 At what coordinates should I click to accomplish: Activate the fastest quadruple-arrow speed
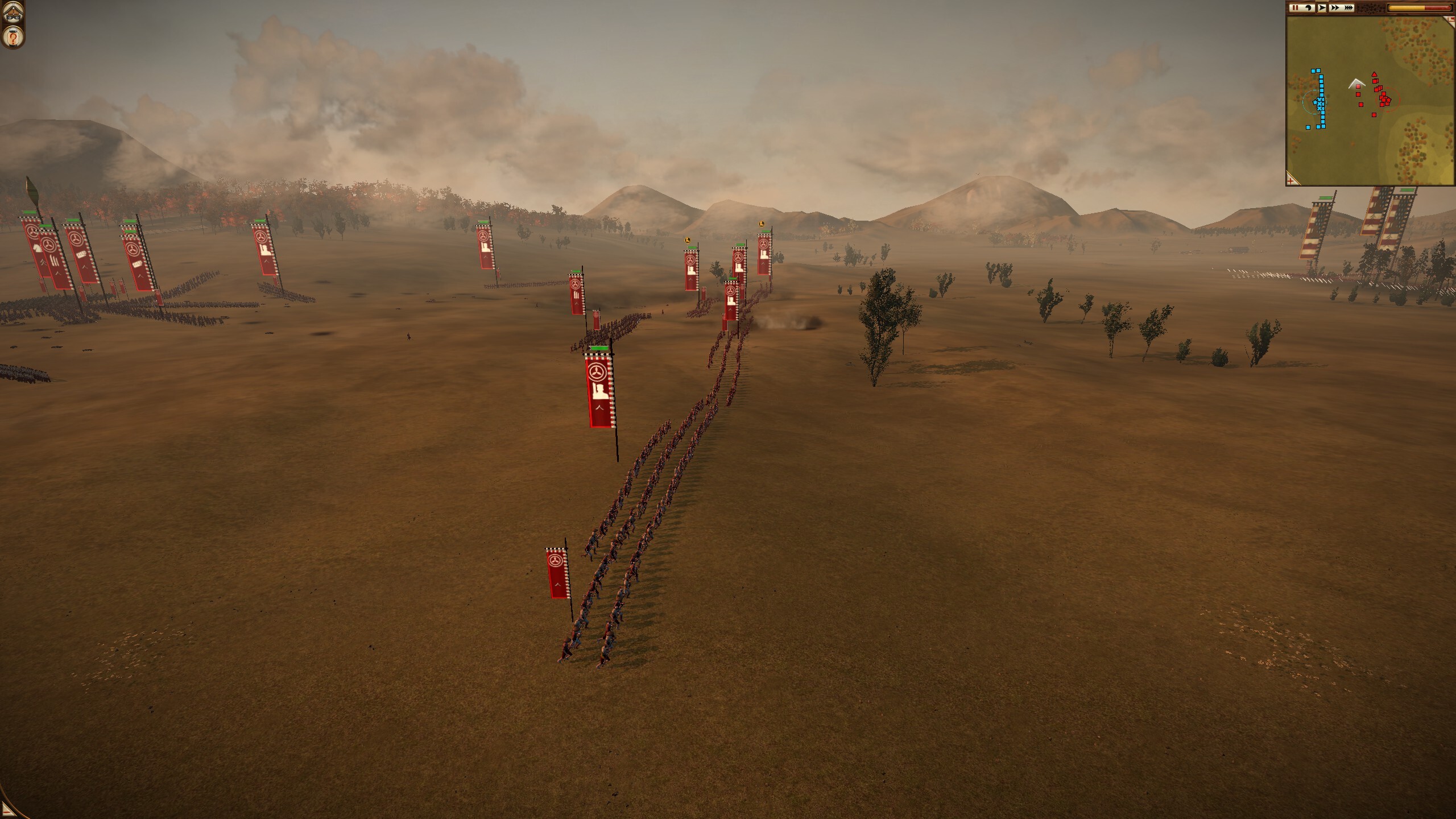pyautogui.click(x=1347, y=8)
